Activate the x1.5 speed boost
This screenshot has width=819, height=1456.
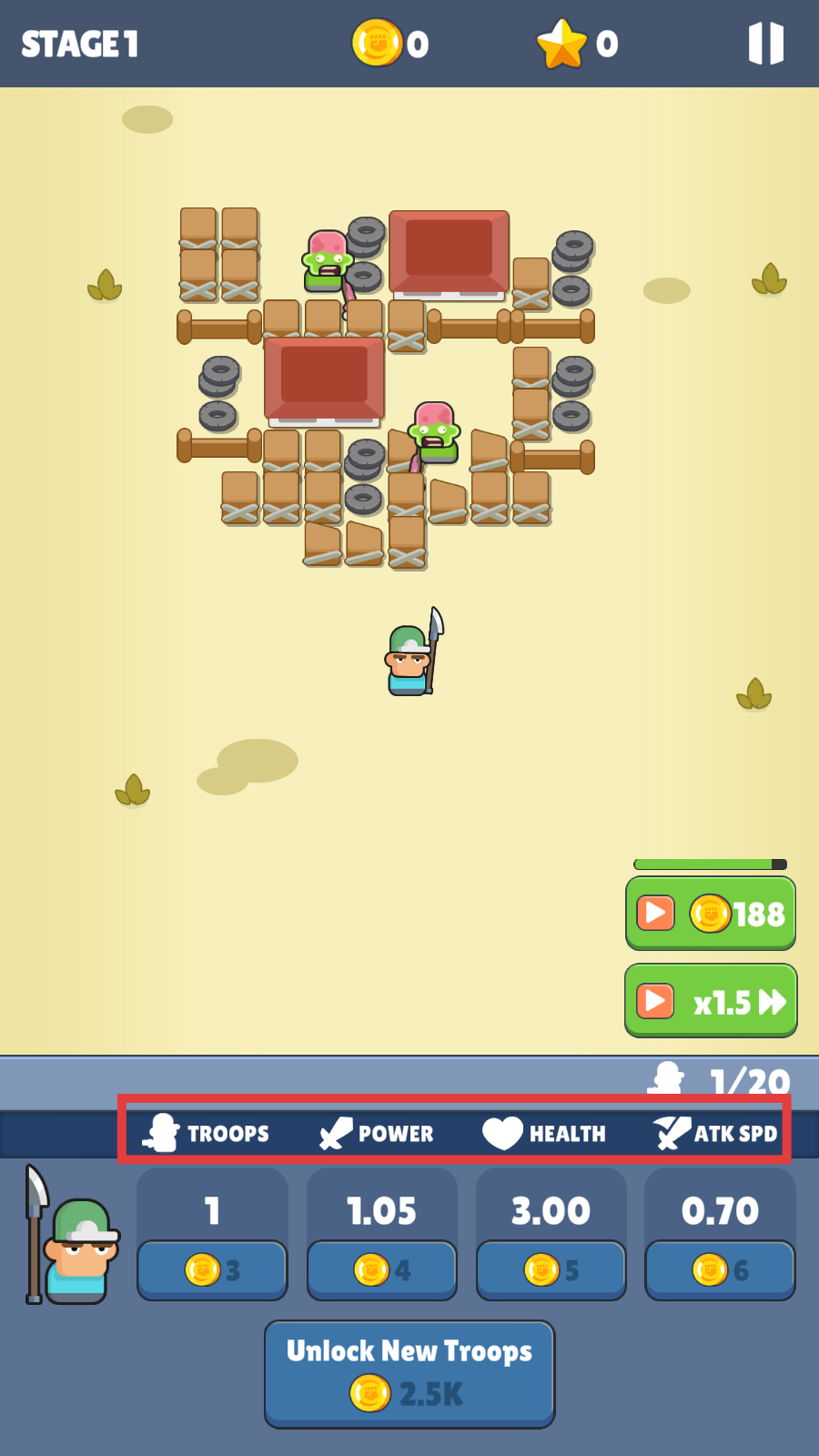click(710, 1001)
